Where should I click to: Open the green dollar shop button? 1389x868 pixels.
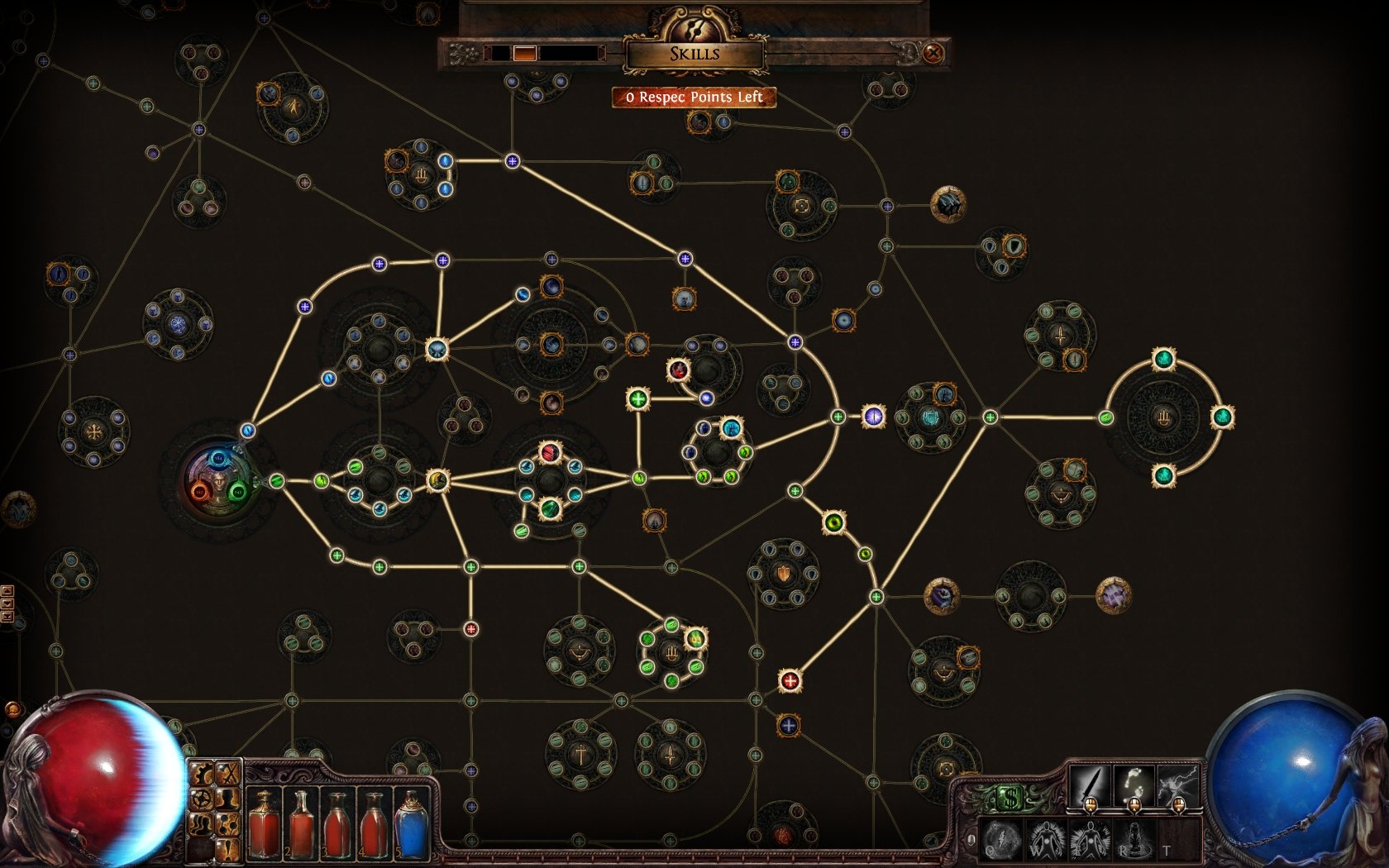pyautogui.click(x=1010, y=799)
